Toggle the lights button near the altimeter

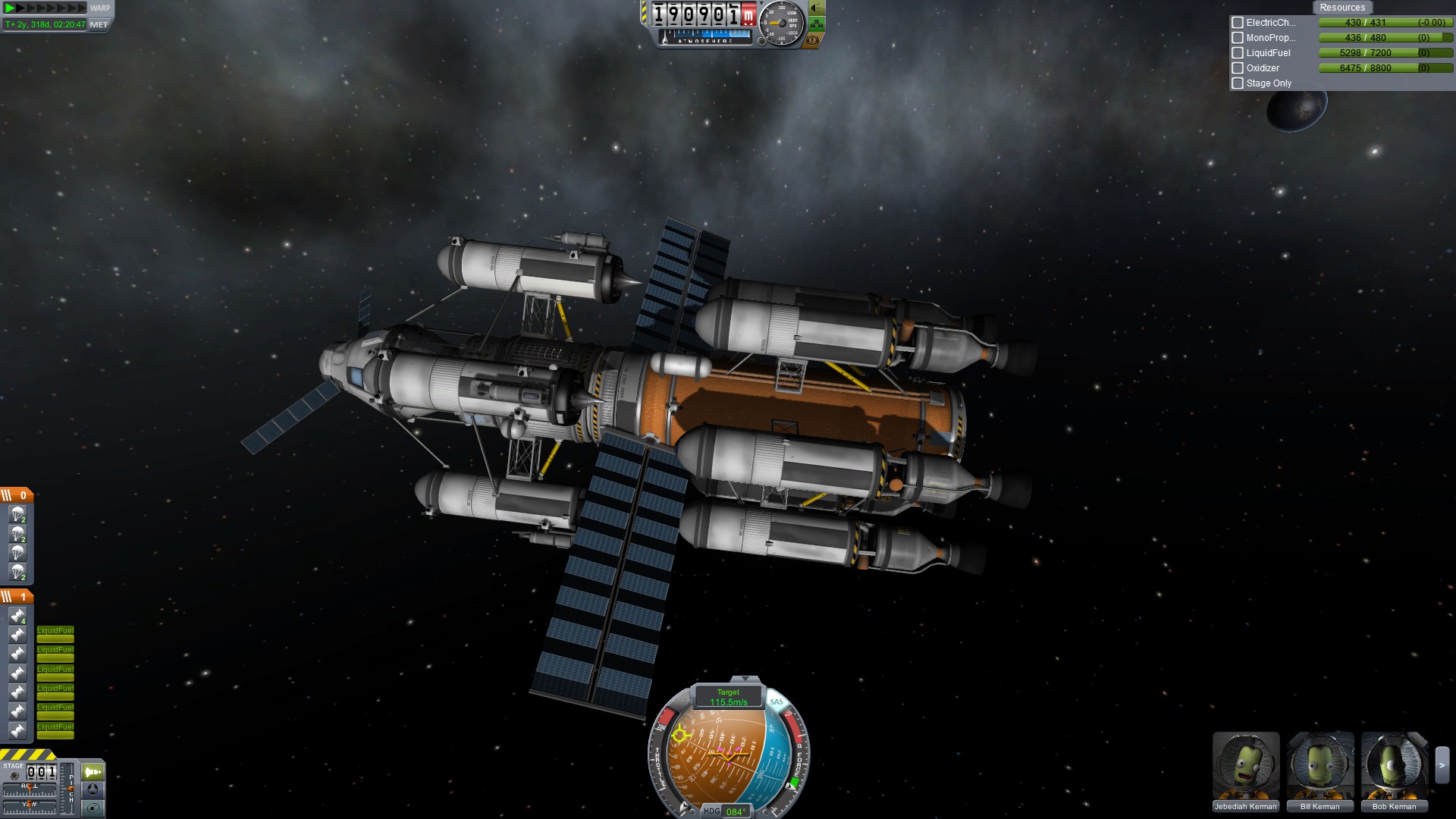(x=816, y=8)
